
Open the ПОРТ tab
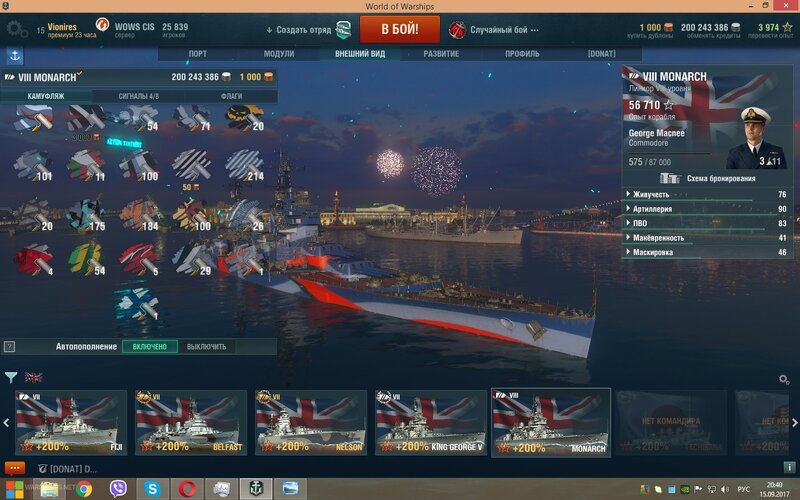[198, 53]
